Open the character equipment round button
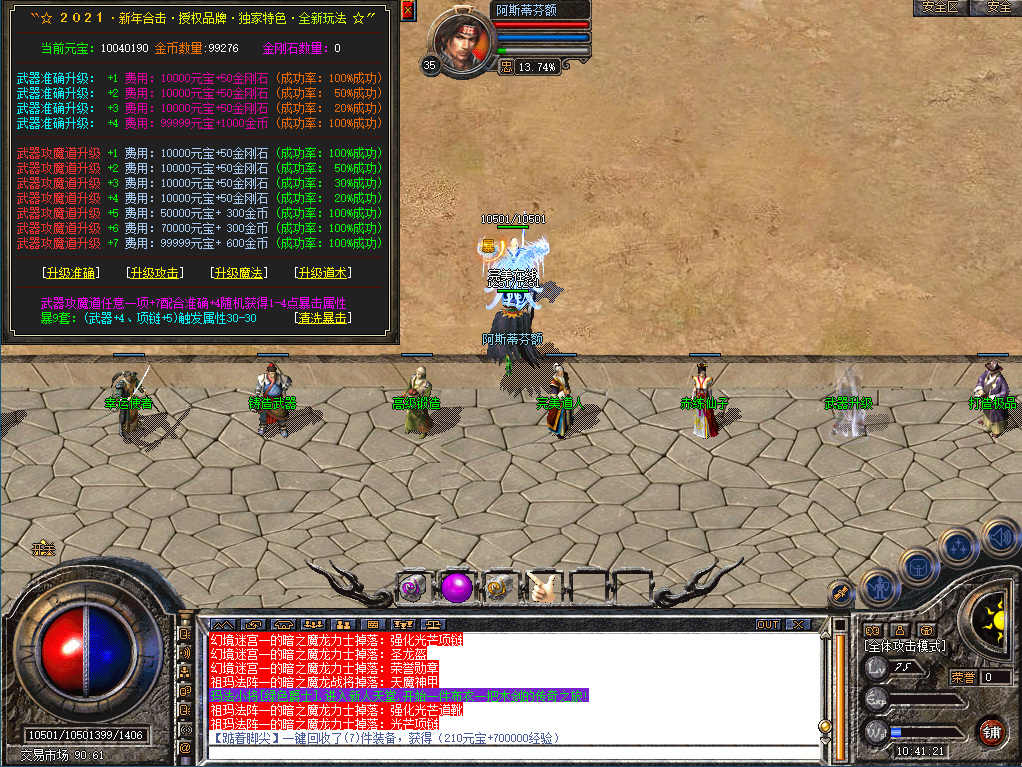 point(880,588)
